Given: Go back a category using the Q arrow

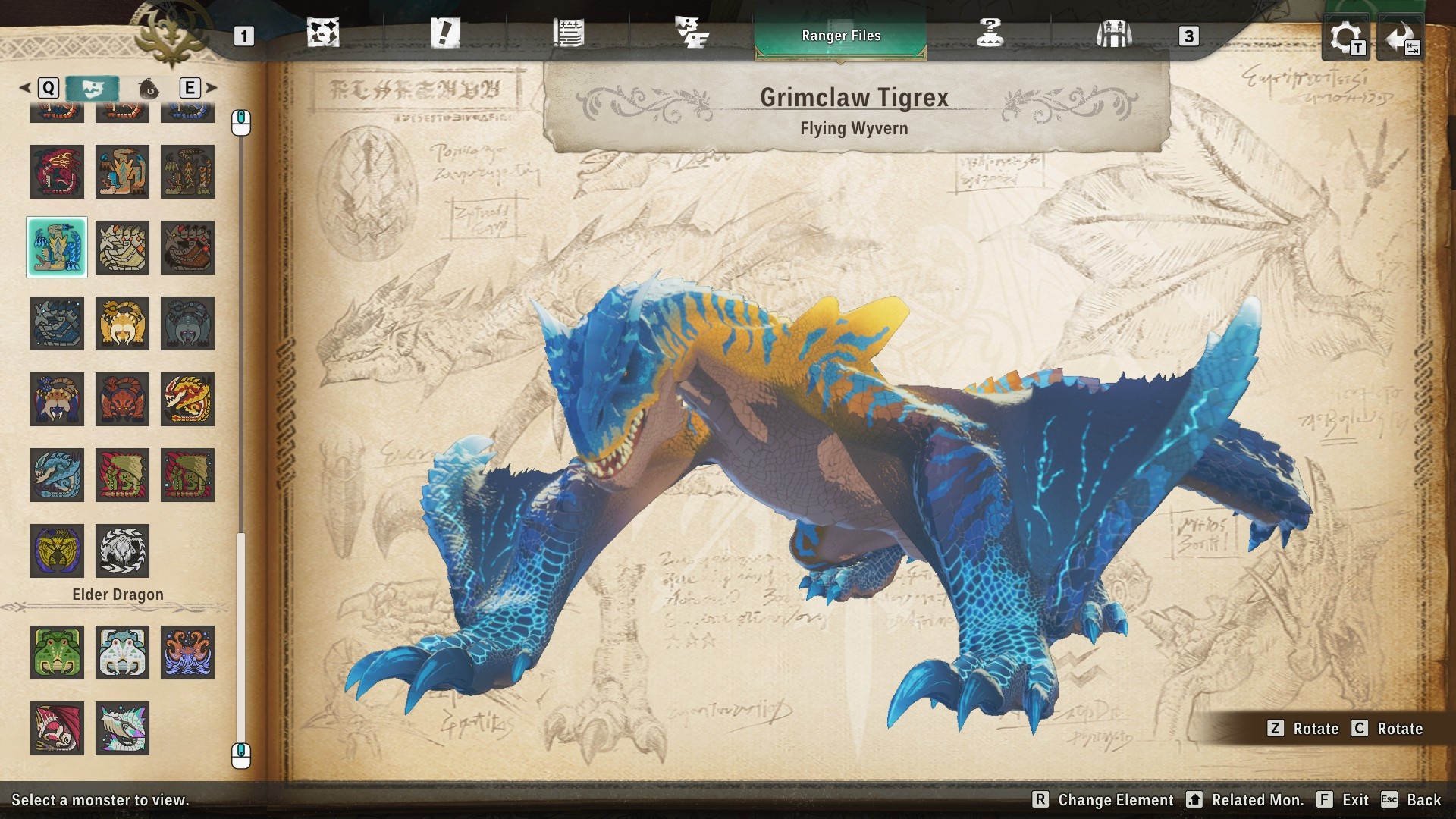Looking at the screenshot, I should (x=50, y=88).
